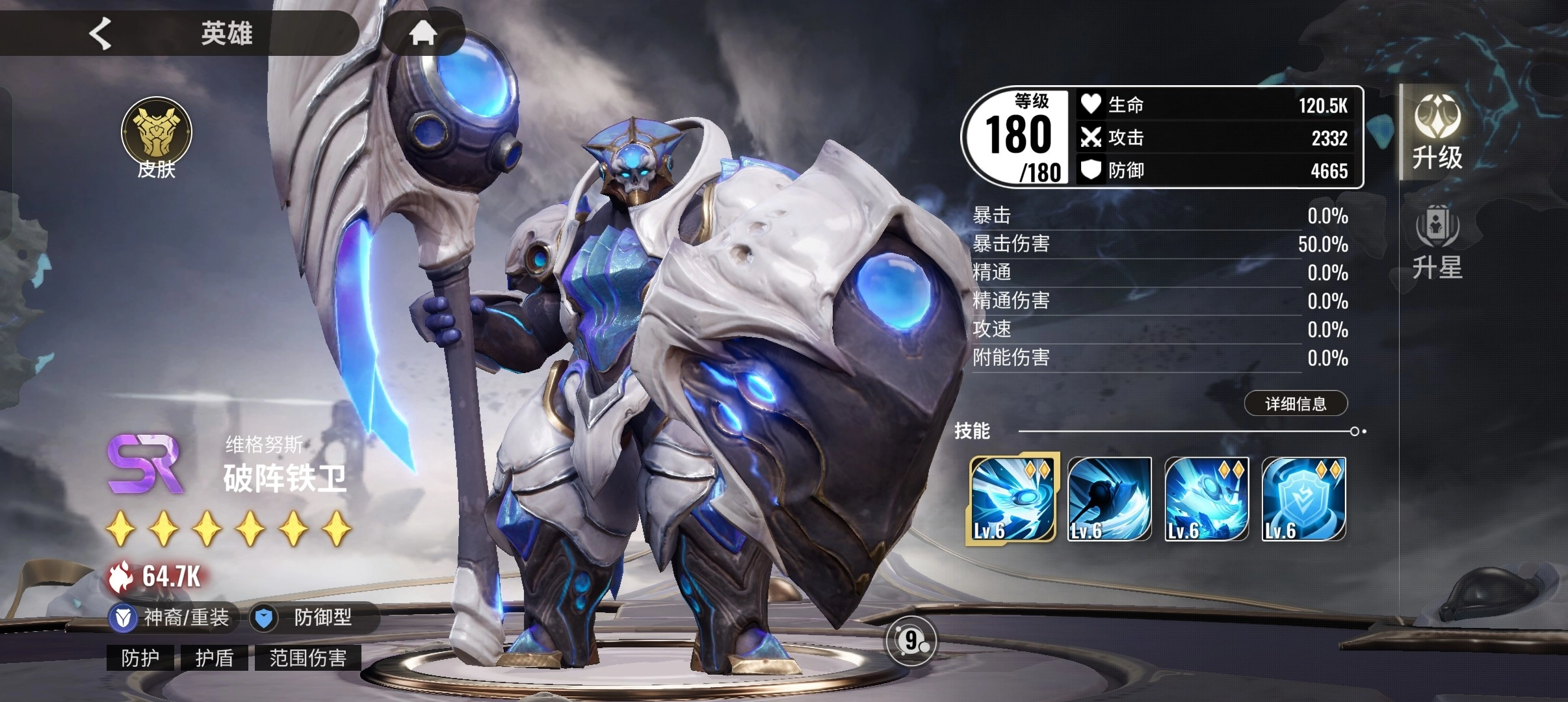
Task: Return to the home screen
Action: (423, 32)
